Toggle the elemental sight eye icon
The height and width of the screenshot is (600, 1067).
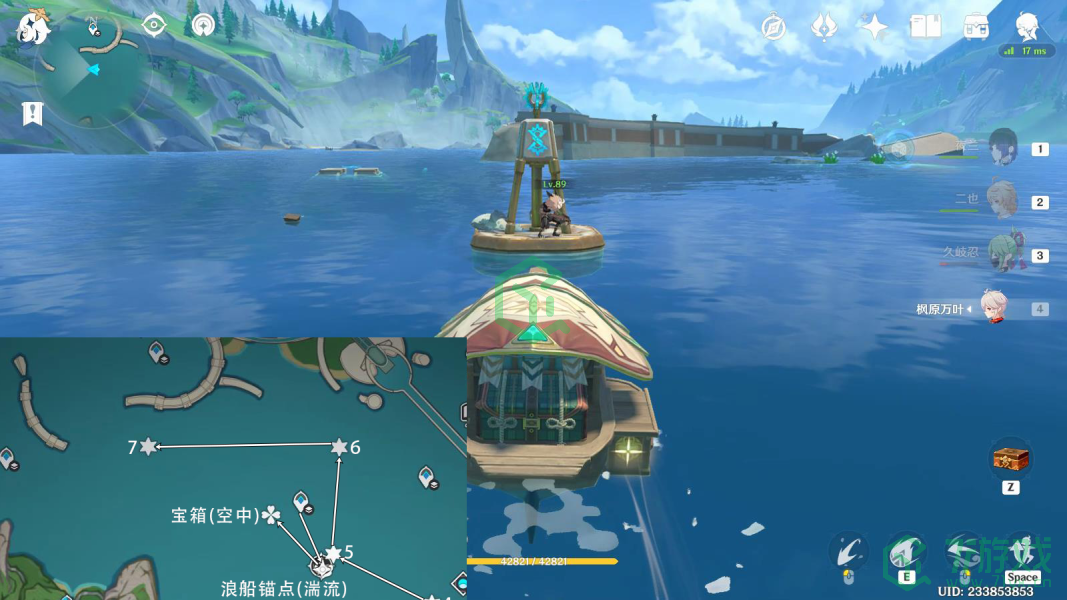[153, 25]
